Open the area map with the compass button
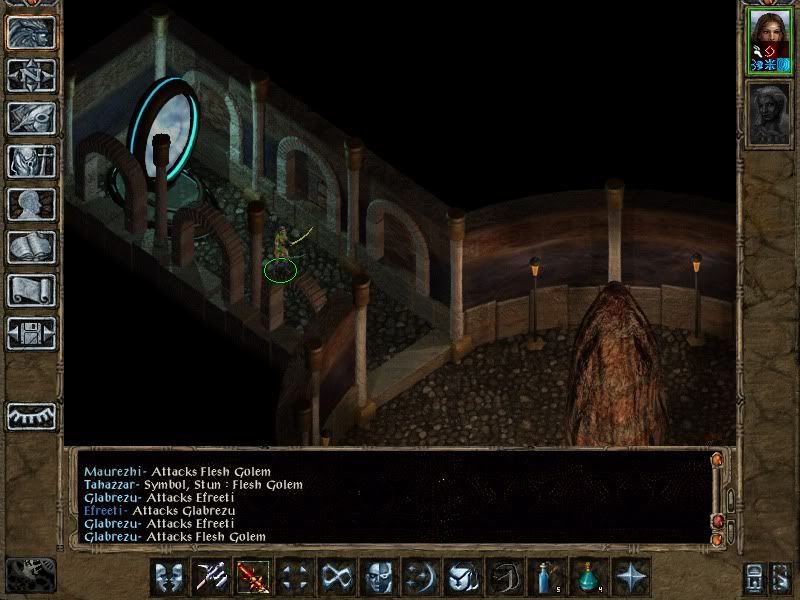 (31, 74)
